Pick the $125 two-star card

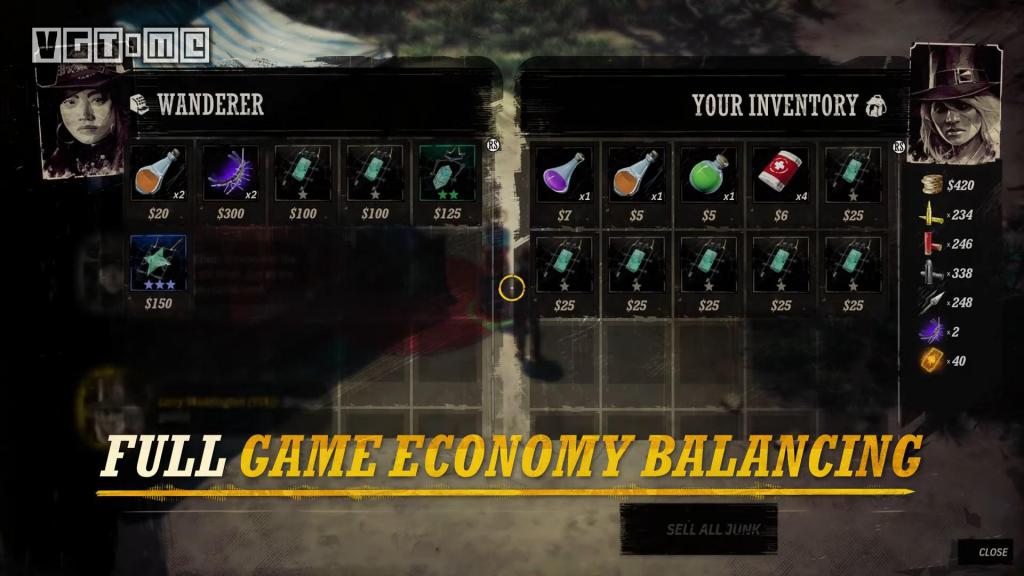click(447, 174)
